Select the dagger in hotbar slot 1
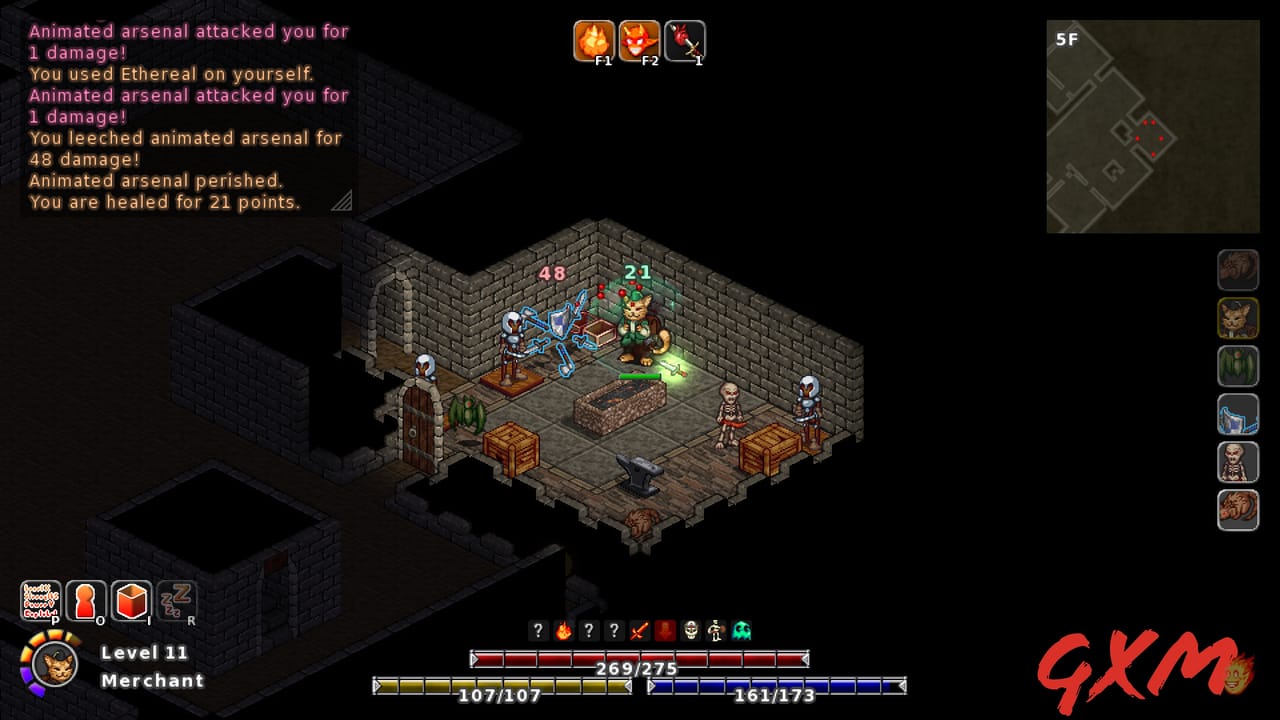 [x=685, y=41]
